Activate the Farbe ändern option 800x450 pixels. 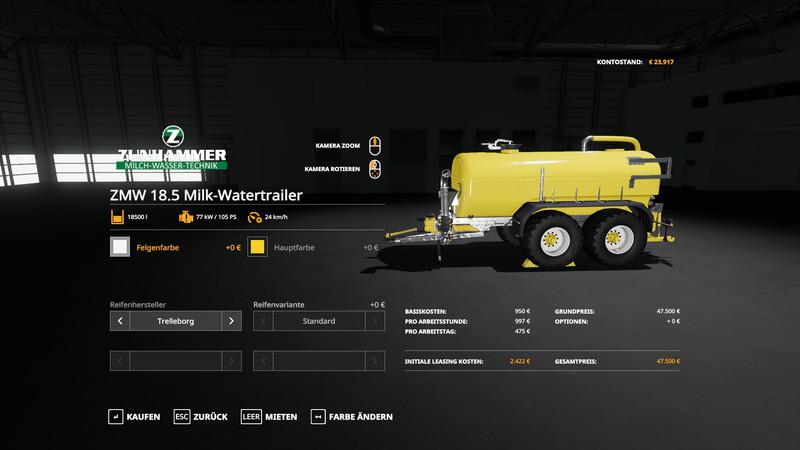pos(352,416)
